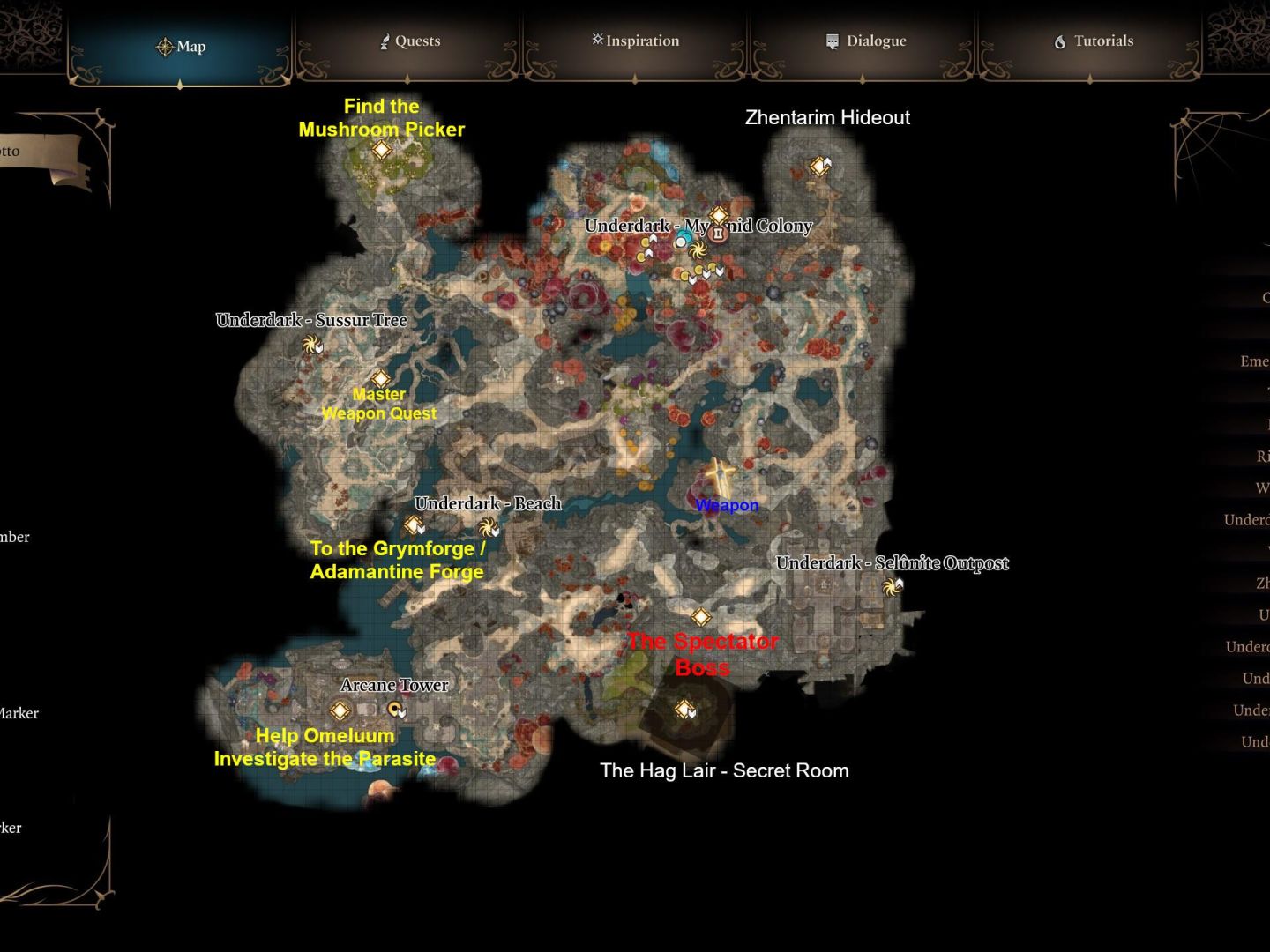The image size is (1270, 952).
Task: Click the Zhentarim Hideout fast travel rune
Action: [x=820, y=164]
